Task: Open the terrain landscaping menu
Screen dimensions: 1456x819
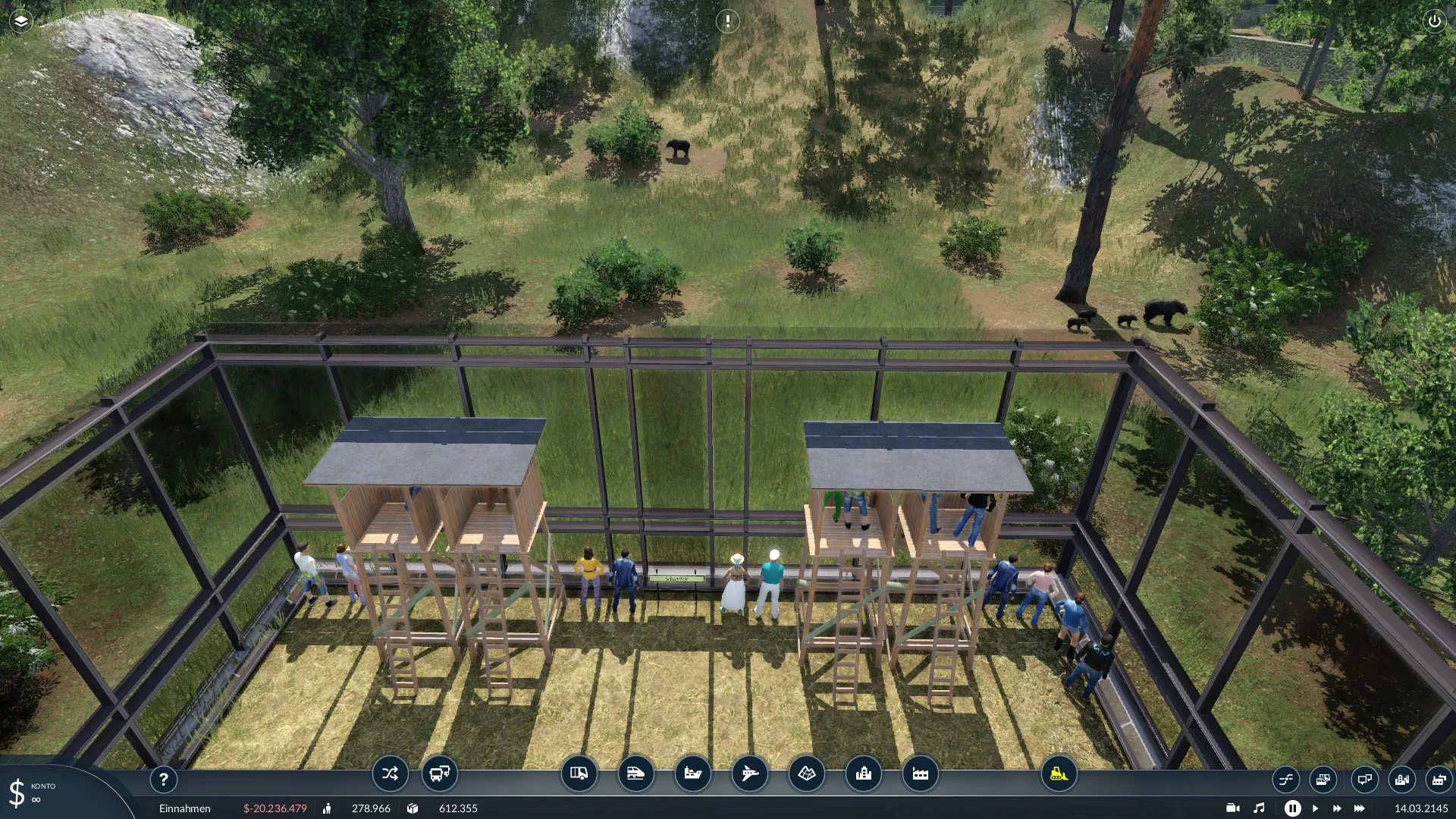Action: coord(806,774)
